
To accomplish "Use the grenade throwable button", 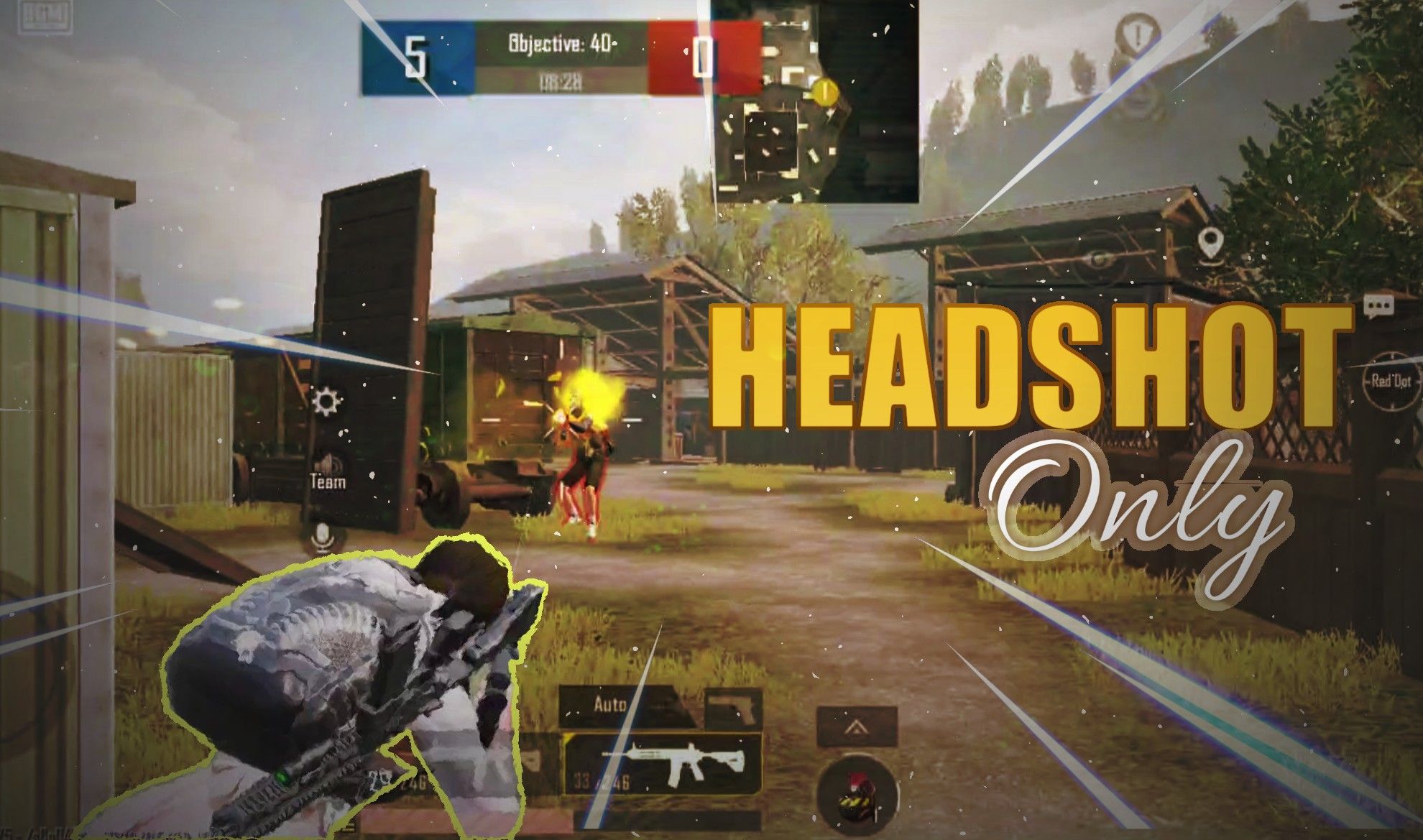I will tap(857, 787).
